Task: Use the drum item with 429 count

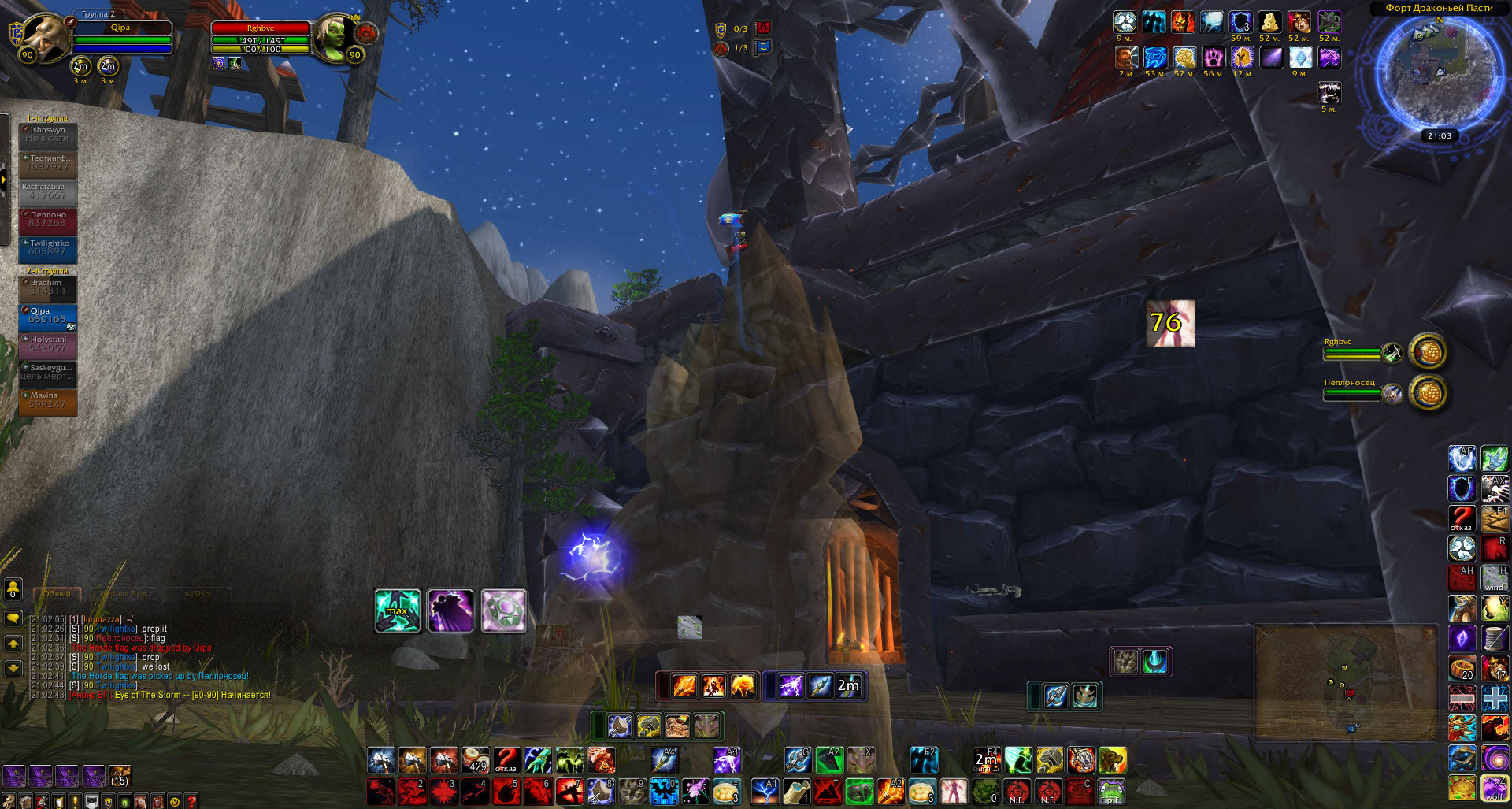Action: click(x=475, y=760)
